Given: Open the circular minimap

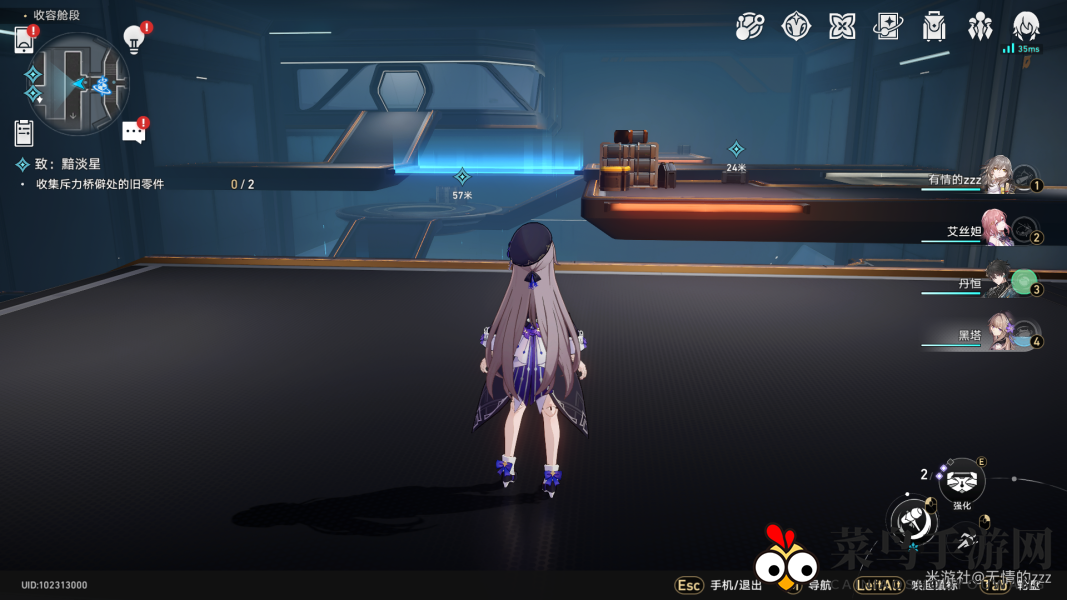Looking at the screenshot, I should click(x=79, y=85).
